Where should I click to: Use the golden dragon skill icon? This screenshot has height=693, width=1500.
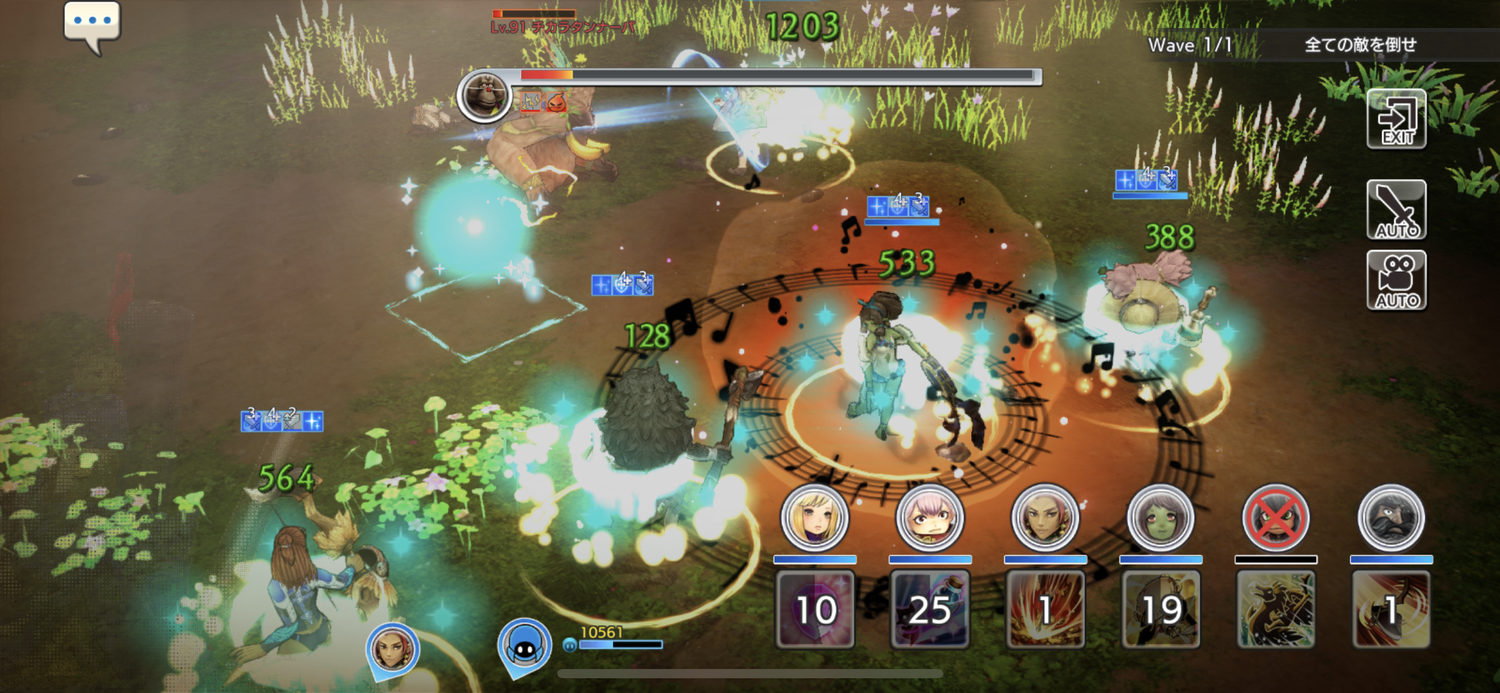point(1276,608)
